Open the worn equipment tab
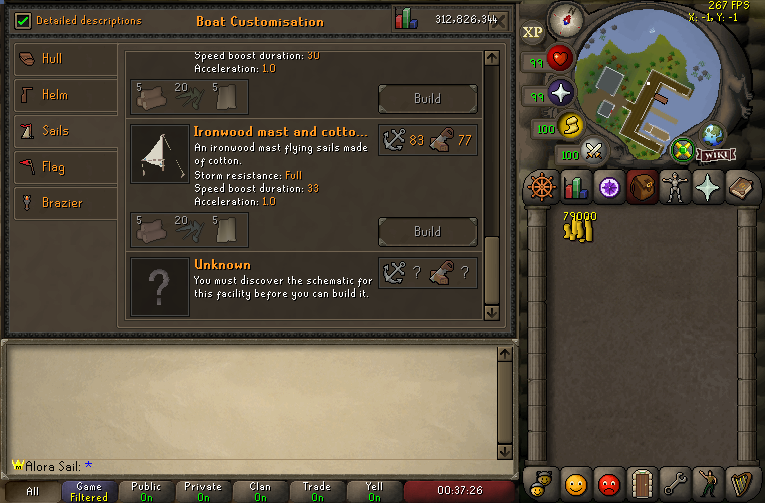Image resolution: width=765 pixels, height=503 pixels. click(x=675, y=187)
